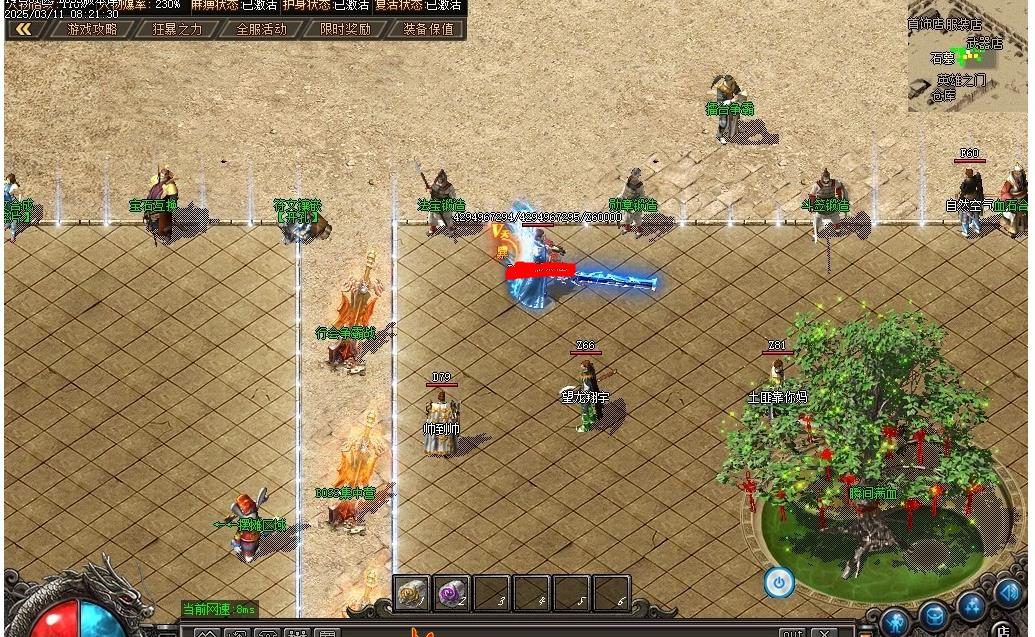
Task: Click the blue power button above the tree
Action: (779, 582)
